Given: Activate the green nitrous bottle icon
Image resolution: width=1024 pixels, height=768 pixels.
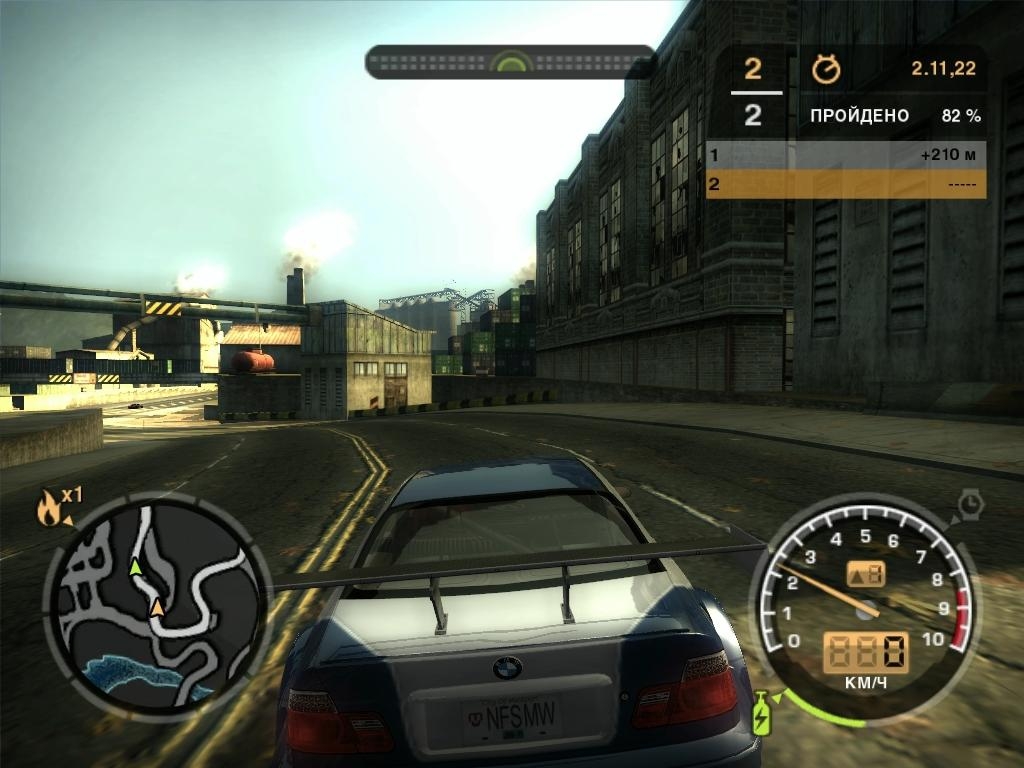Looking at the screenshot, I should (x=761, y=713).
